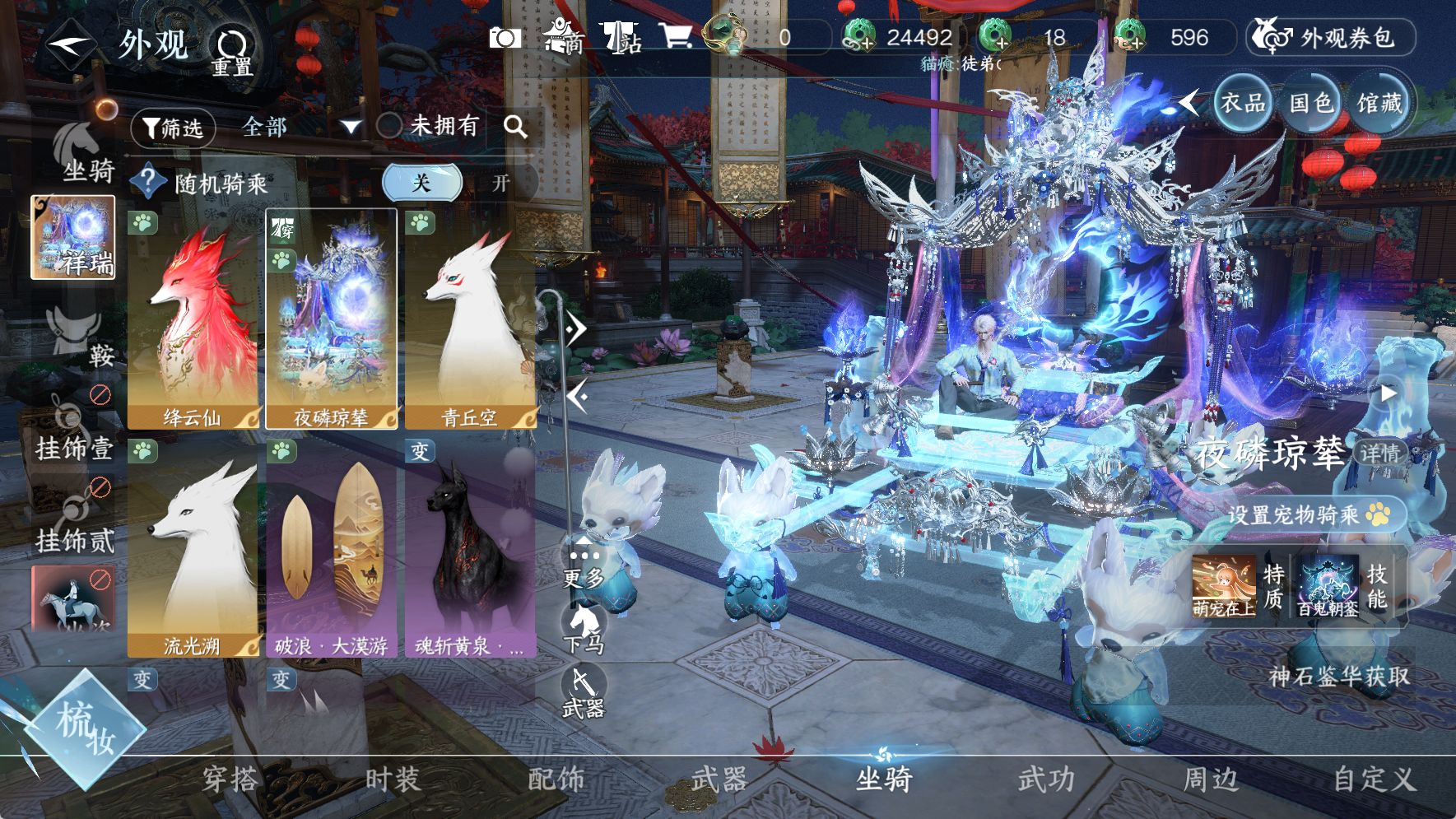Open the 筛选 filter
Image resolution: width=1456 pixels, height=819 pixels.
[x=173, y=128]
